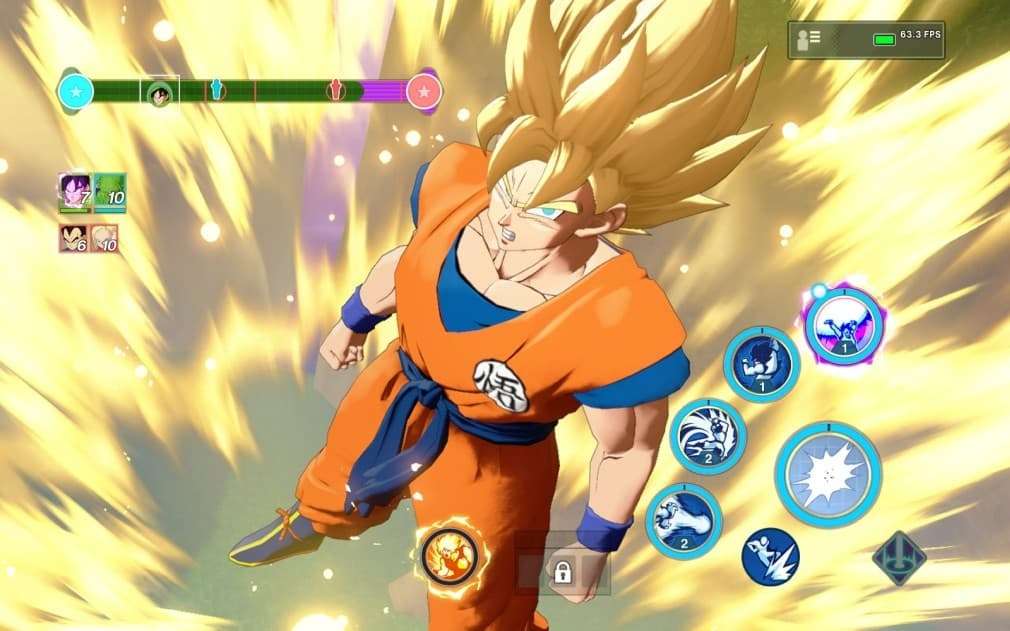Select the purple-haired character portrait
Screen dimensions: 1010x631
click(75, 191)
